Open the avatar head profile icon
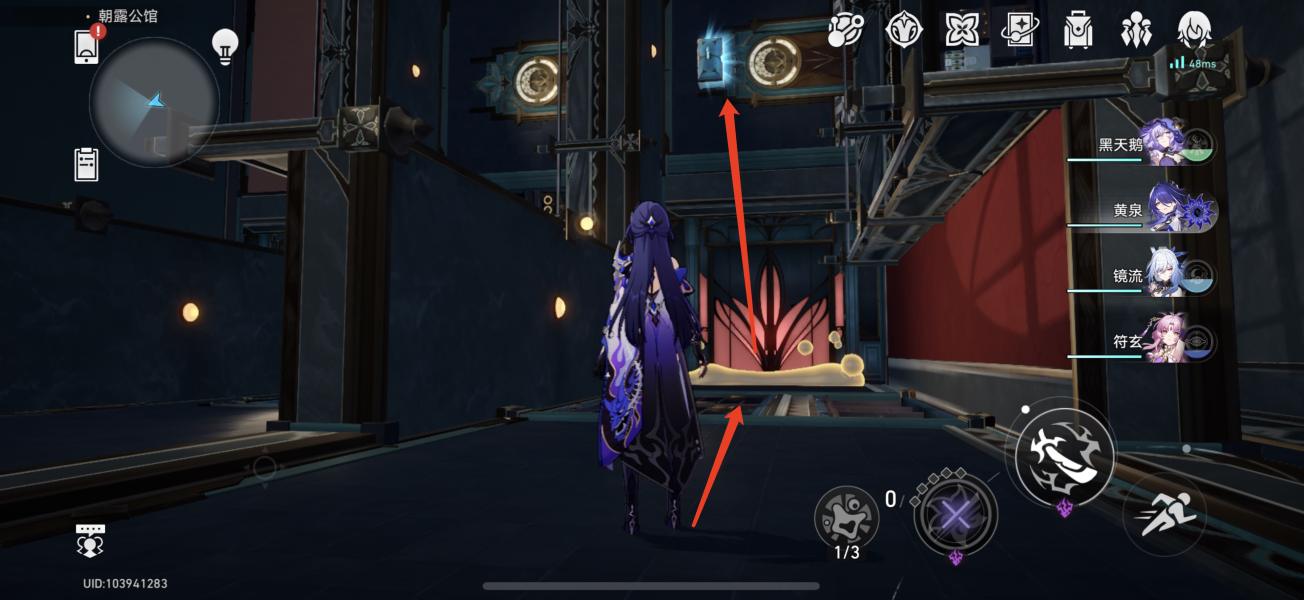This screenshot has height=600, width=1304. 1194,32
